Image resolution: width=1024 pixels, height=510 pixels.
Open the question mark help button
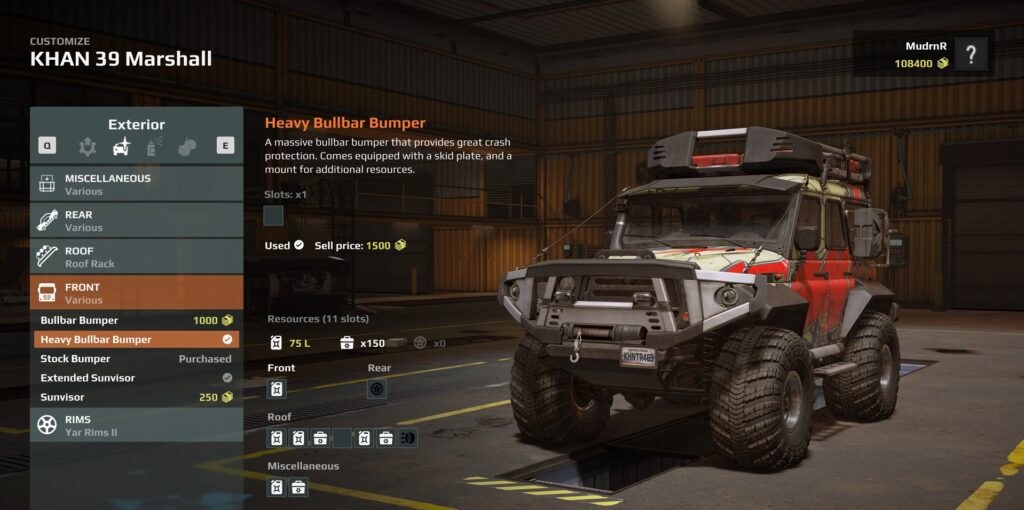point(970,54)
